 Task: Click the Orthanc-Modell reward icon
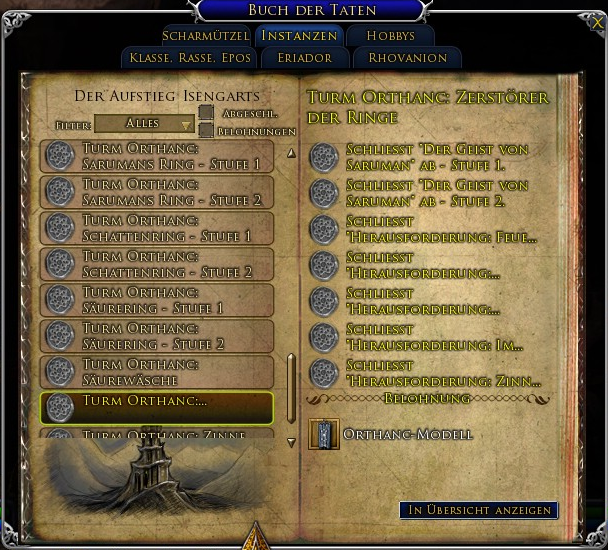pyautogui.click(x=323, y=434)
